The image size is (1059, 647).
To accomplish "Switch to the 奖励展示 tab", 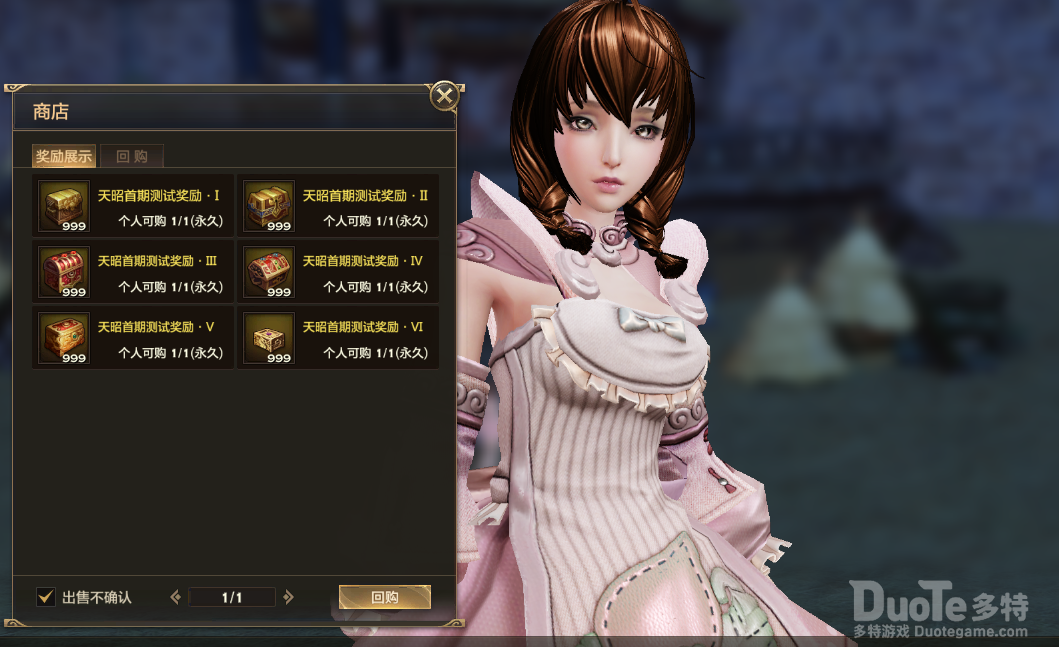I will pyautogui.click(x=64, y=156).
